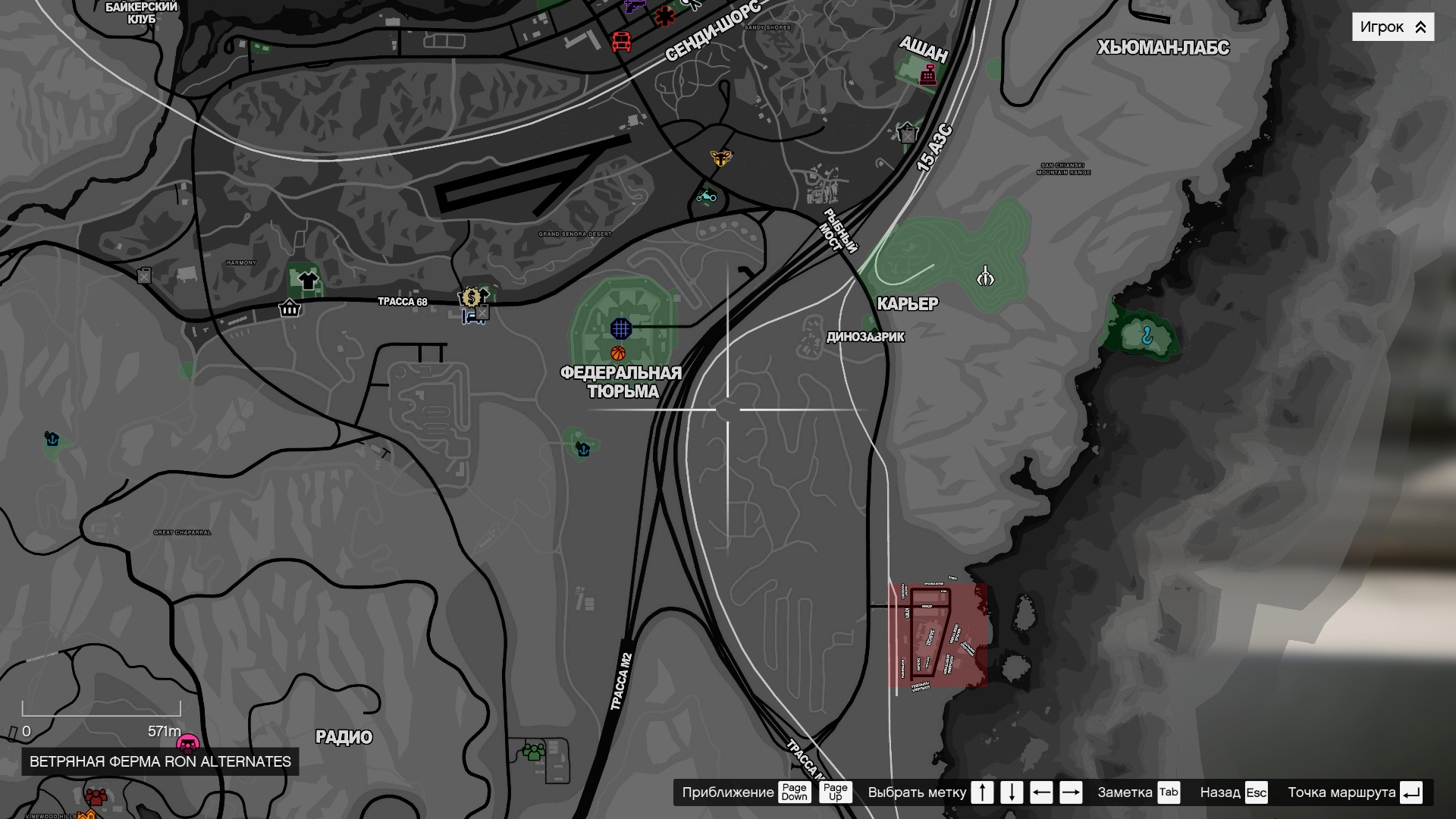Click the red medical cross icon at the top
This screenshot has height=819, width=1456.
pyautogui.click(x=664, y=15)
